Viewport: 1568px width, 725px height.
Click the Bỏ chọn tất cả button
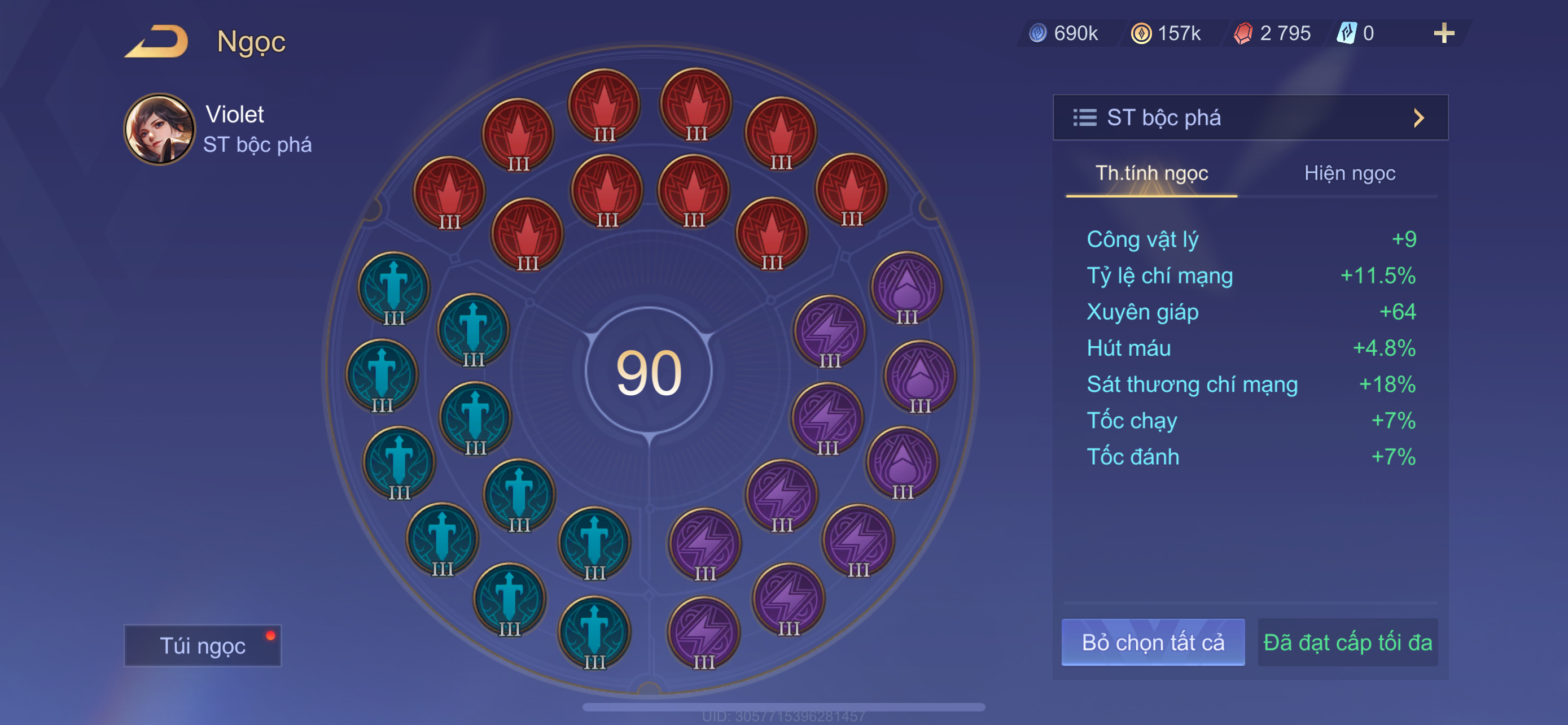[1152, 642]
